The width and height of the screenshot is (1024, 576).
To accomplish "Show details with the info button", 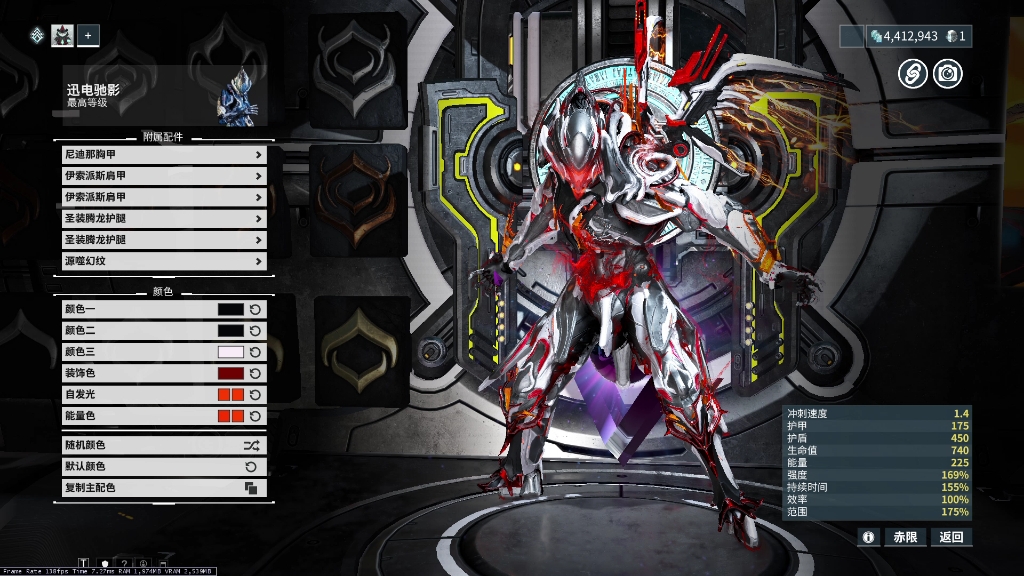I will [868, 537].
